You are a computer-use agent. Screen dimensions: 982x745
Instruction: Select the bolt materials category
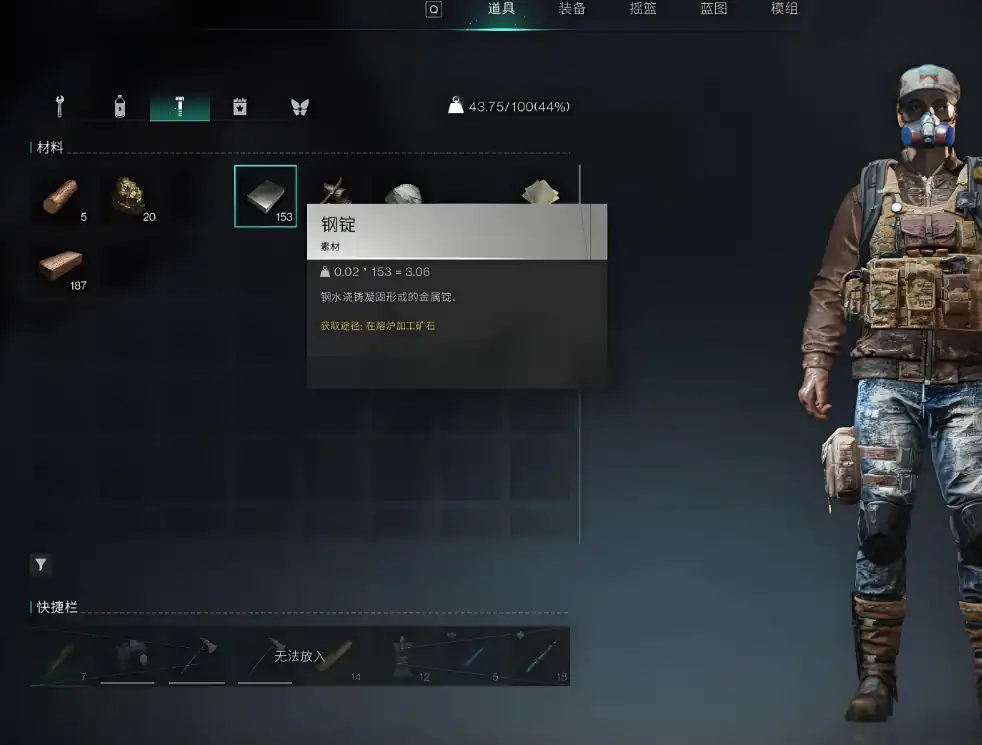pos(180,106)
